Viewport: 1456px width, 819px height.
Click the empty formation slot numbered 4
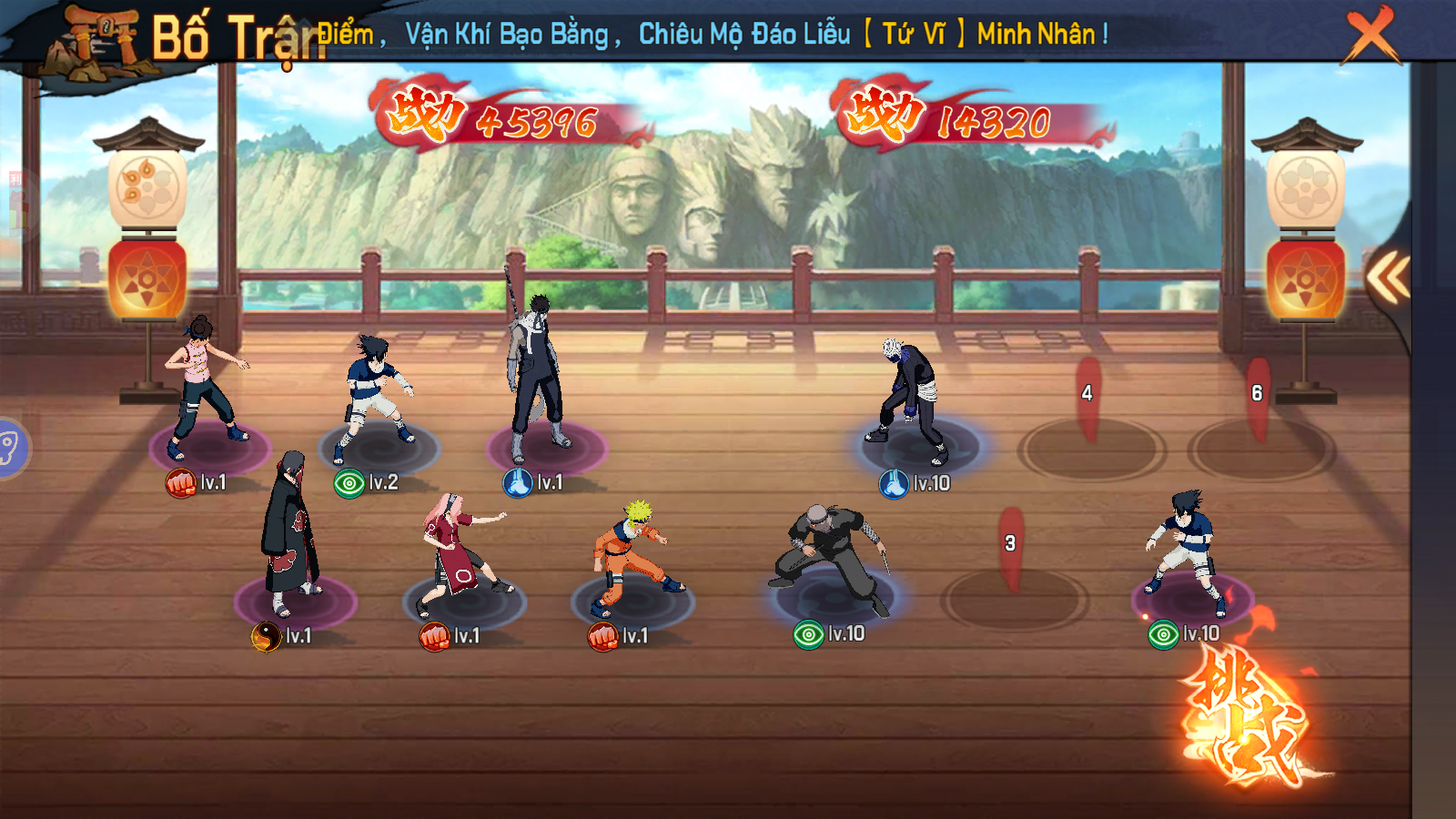tap(1091, 446)
